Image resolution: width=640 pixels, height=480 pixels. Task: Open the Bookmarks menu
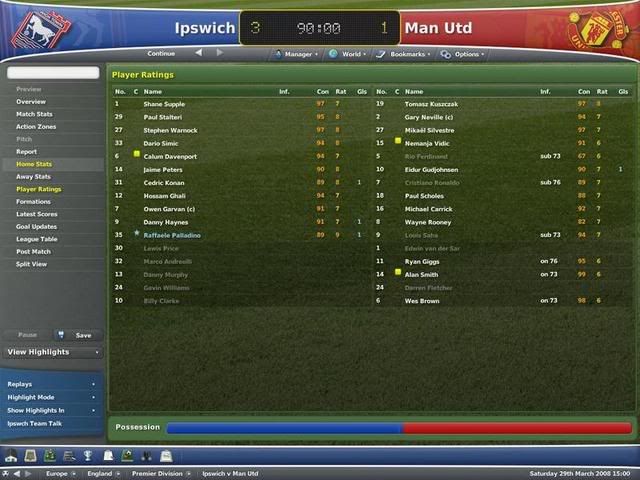click(408, 54)
